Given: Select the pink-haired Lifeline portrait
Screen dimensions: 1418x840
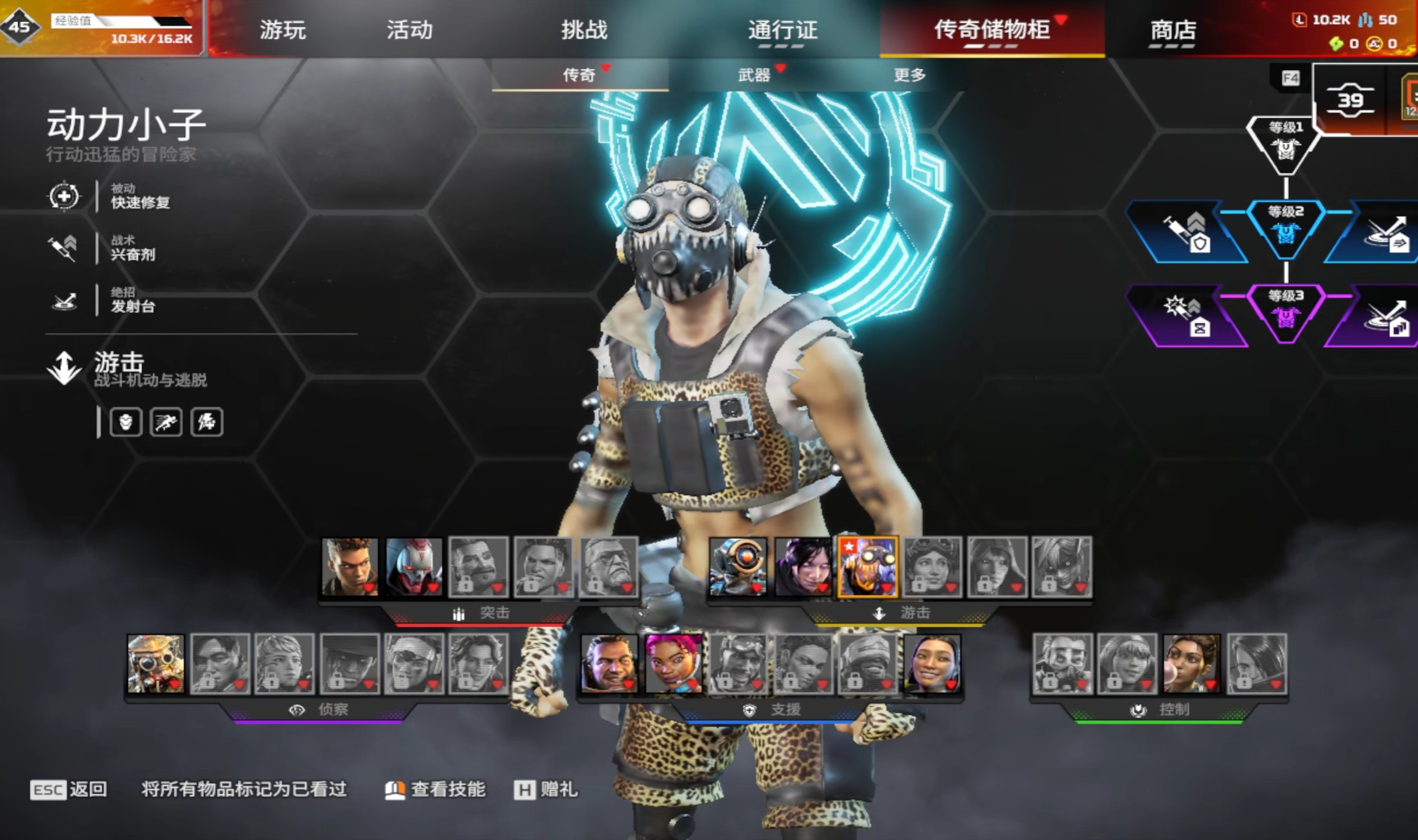Looking at the screenshot, I should tap(673, 664).
